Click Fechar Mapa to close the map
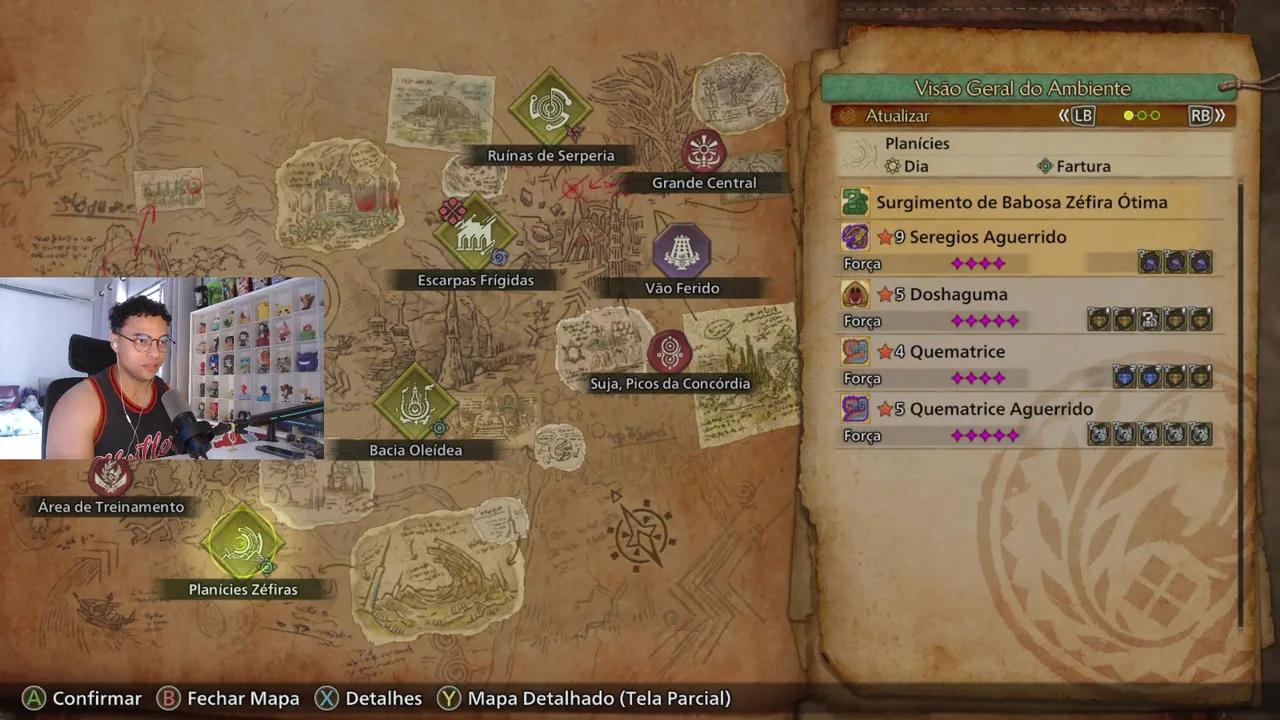The height and width of the screenshot is (720, 1280). coord(229,698)
